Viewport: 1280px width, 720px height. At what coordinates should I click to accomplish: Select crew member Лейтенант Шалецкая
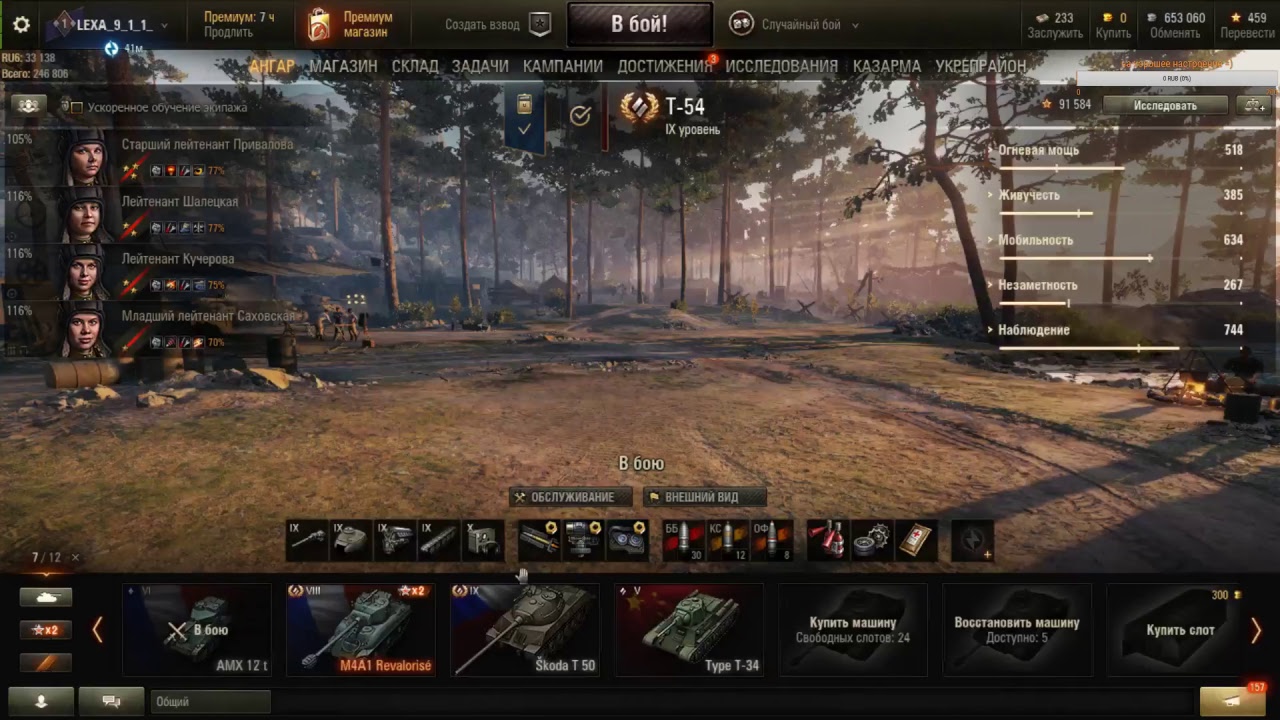click(180, 202)
